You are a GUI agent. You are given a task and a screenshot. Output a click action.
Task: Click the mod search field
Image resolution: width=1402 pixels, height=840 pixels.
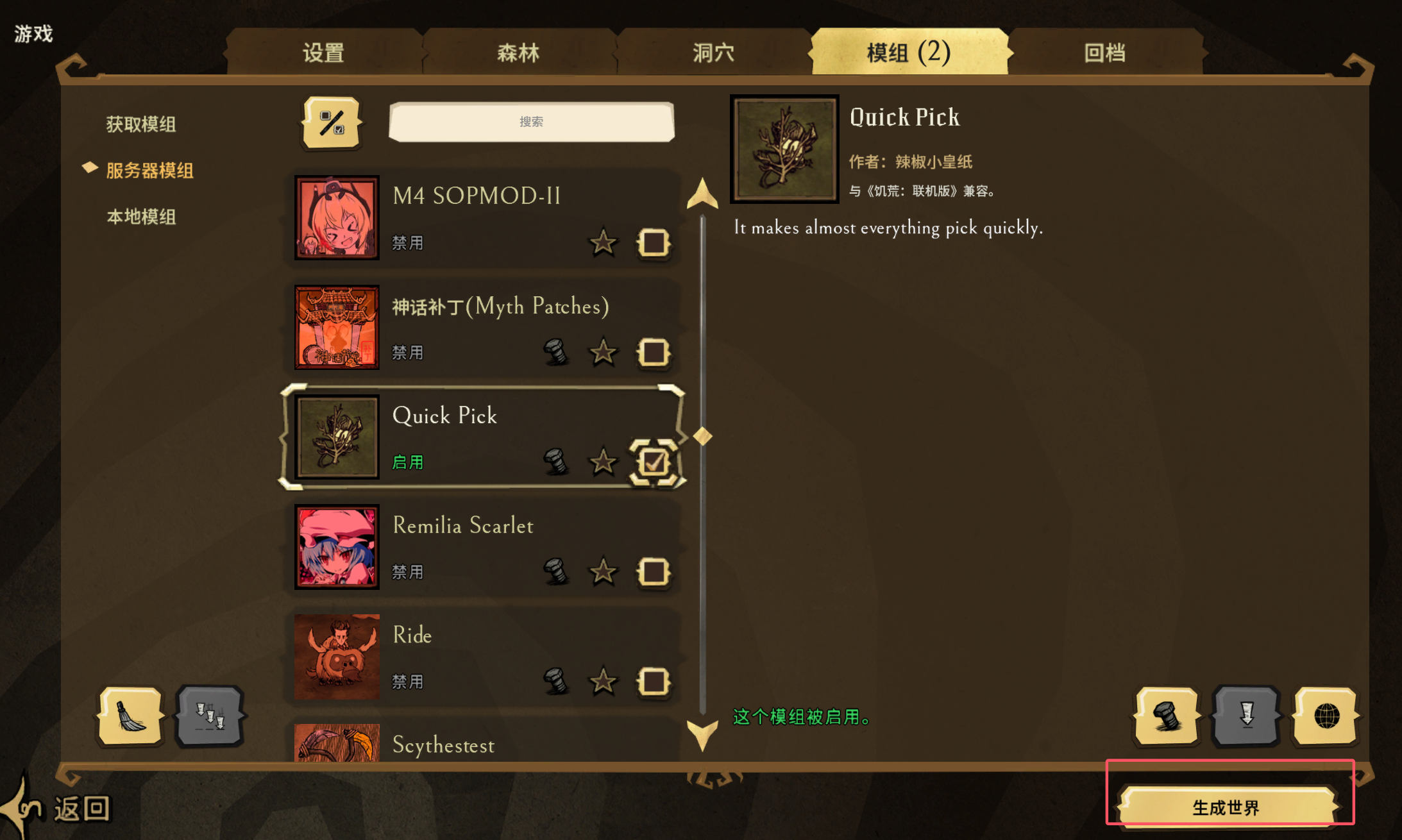click(531, 122)
